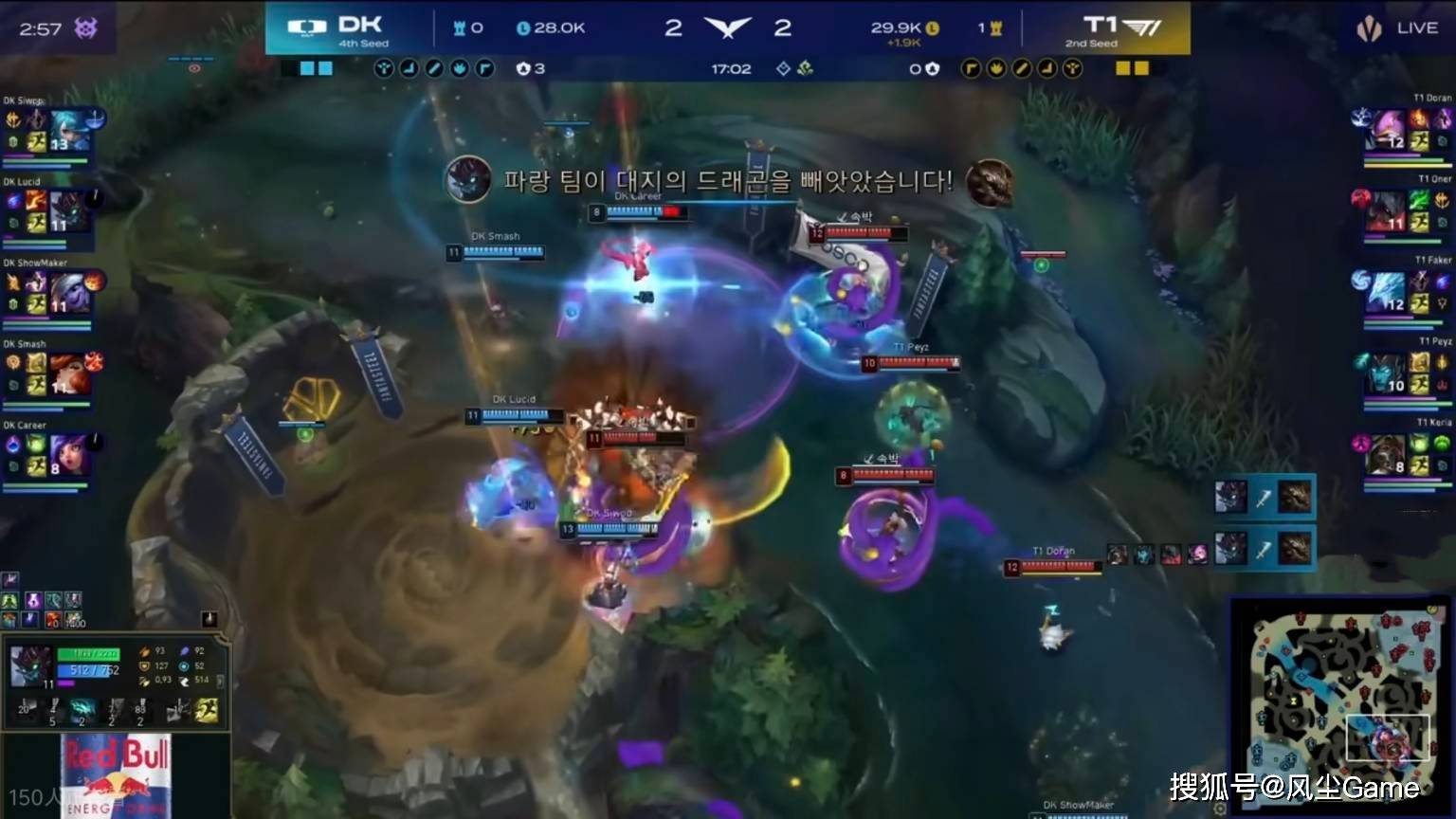Choose T1 Faker's champion portrait
The height and width of the screenshot is (819, 1456).
coord(1386,293)
